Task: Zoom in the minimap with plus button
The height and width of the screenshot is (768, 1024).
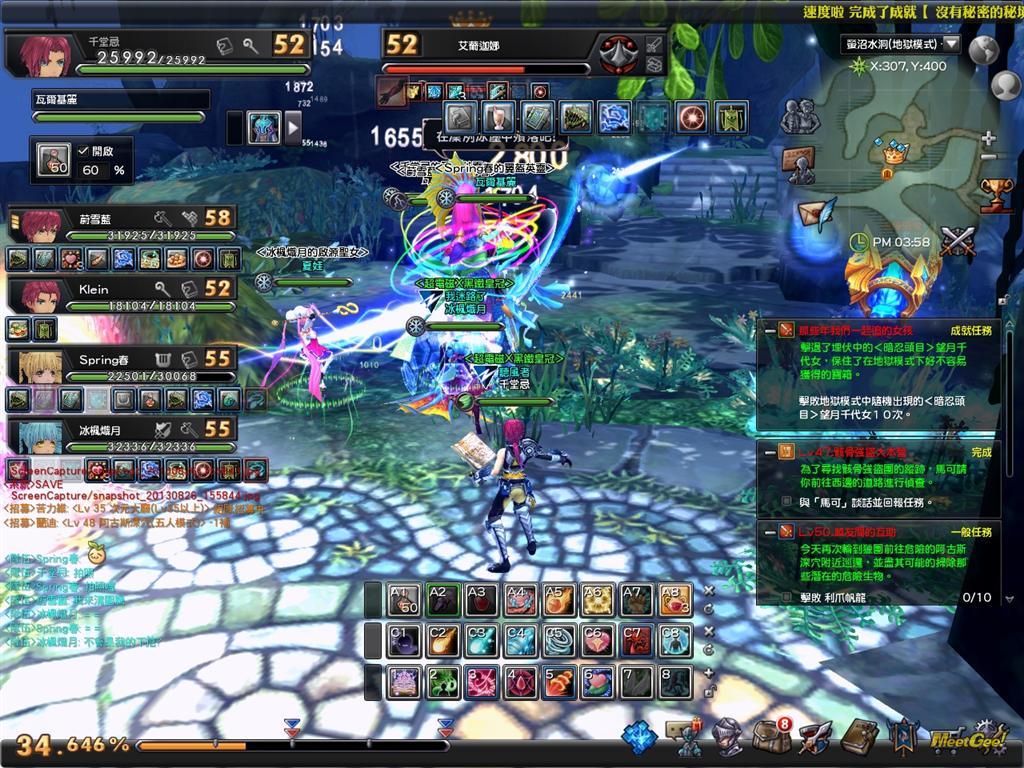Action: pos(989,138)
